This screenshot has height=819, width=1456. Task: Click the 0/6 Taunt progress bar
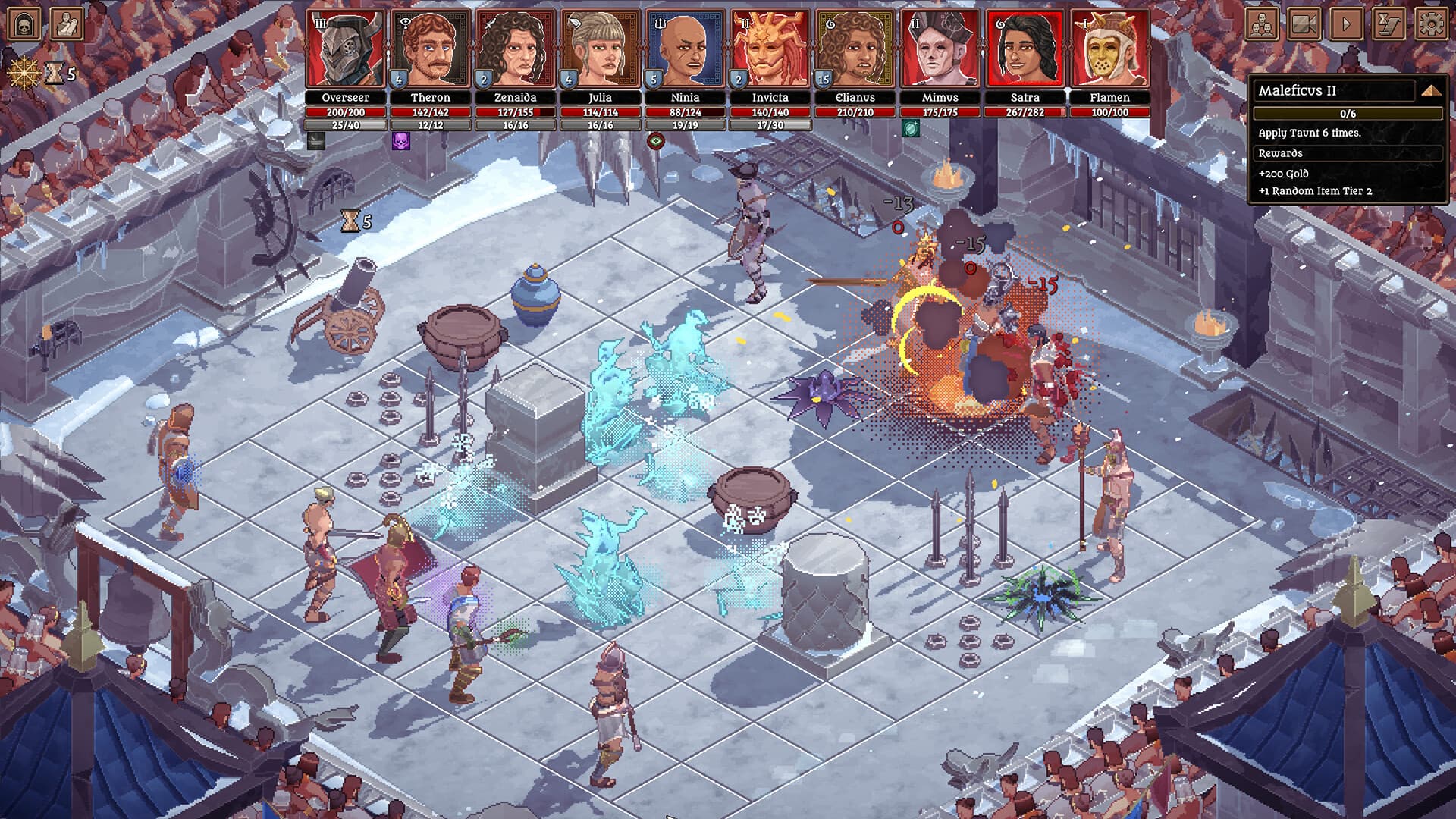[x=1348, y=114]
